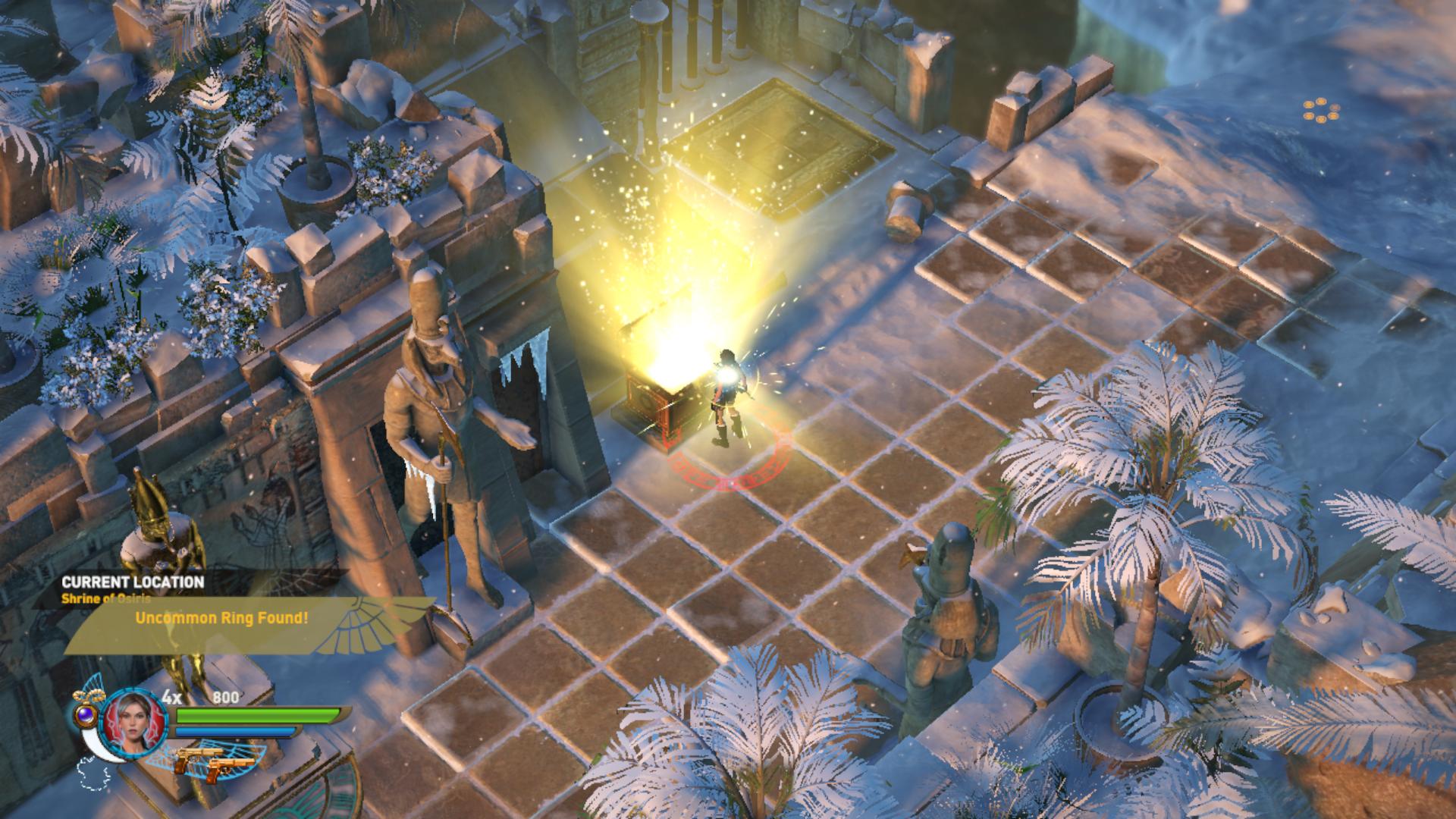Click the Uncommon Ring Found notification banner
The height and width of the screenshot is (819, 1456).
[x=221, y=618]
